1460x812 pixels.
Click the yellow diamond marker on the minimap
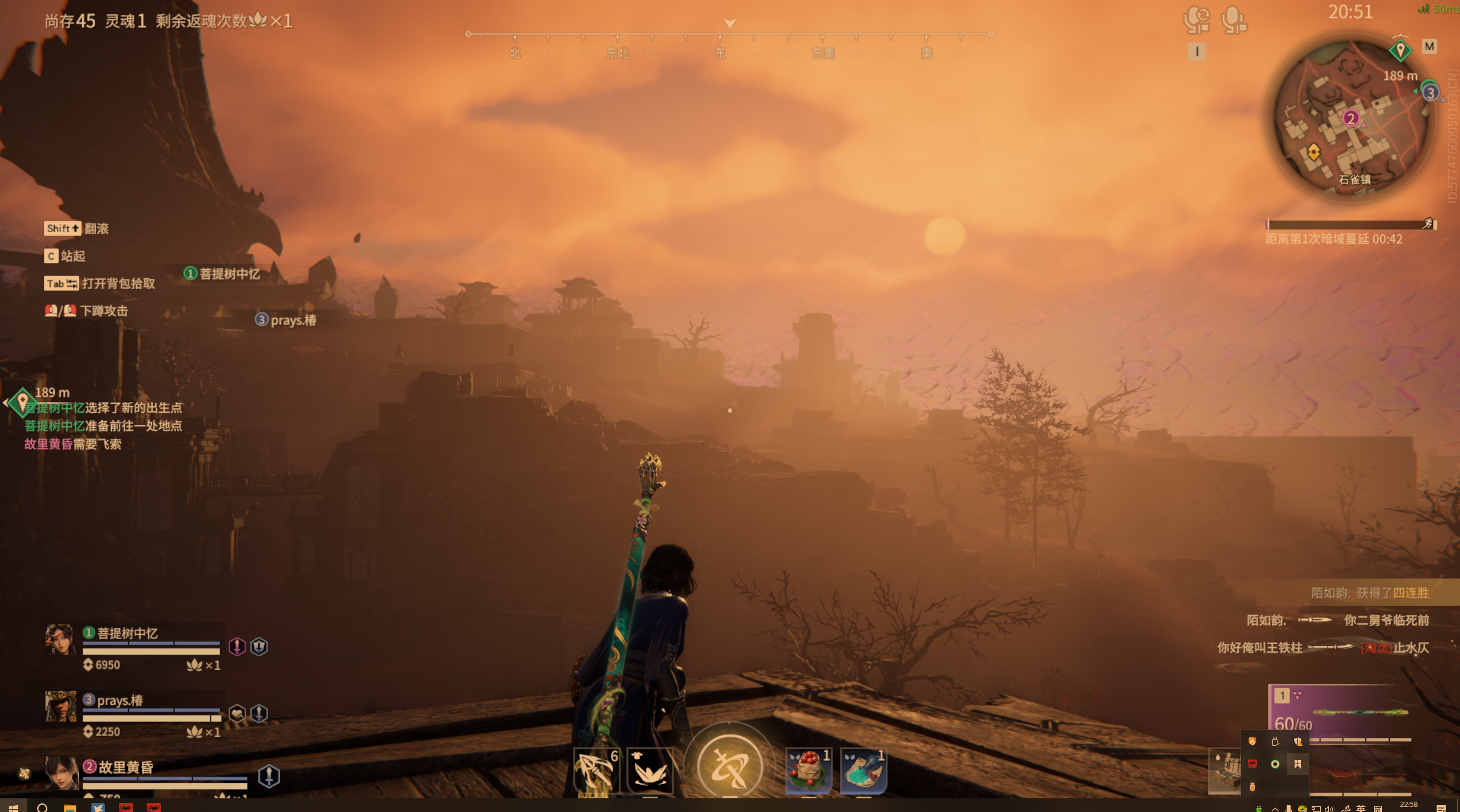[1313, 152]
